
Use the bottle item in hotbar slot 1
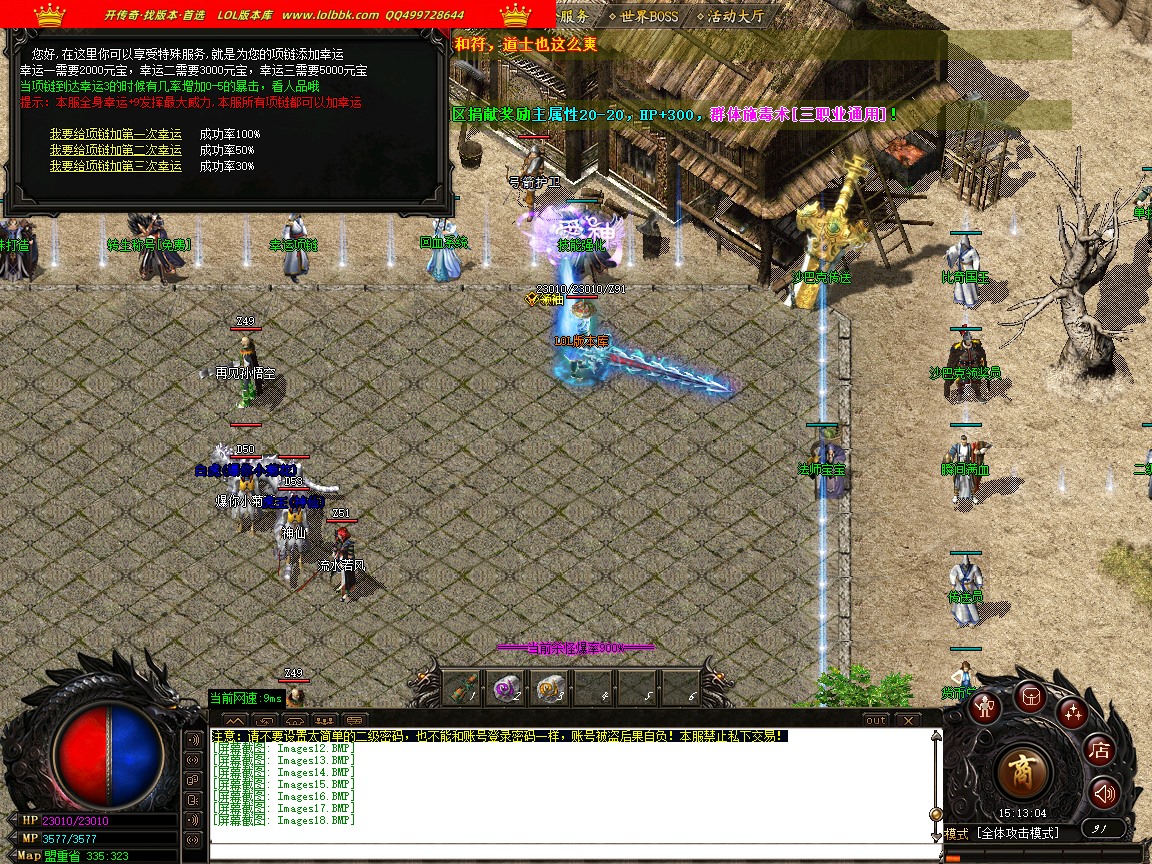point(461,687)
